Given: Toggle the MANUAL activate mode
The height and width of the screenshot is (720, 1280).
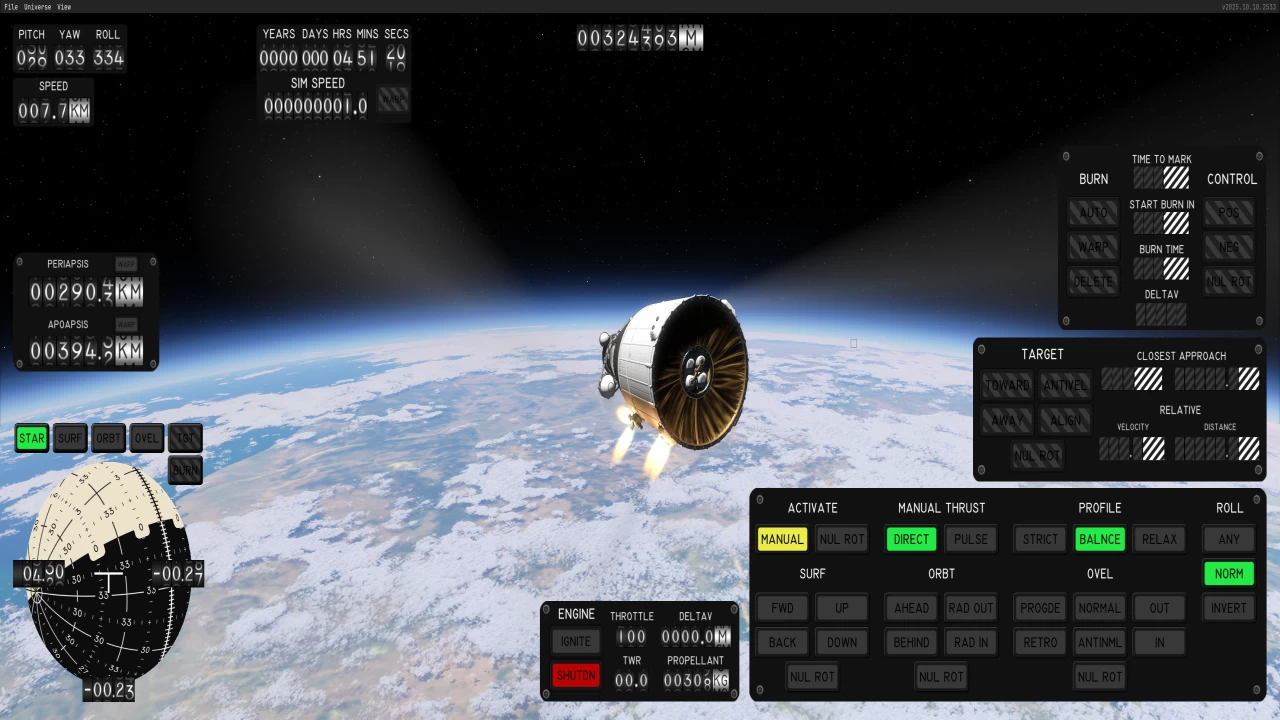Looking at the screenshot, I should point(782,539).
